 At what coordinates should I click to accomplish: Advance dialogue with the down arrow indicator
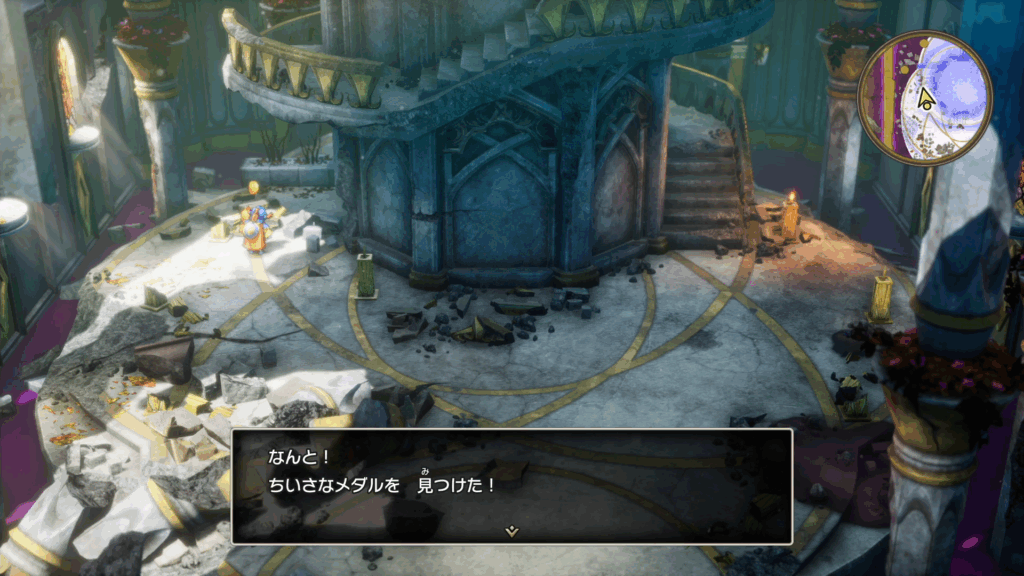coord(512,531)
